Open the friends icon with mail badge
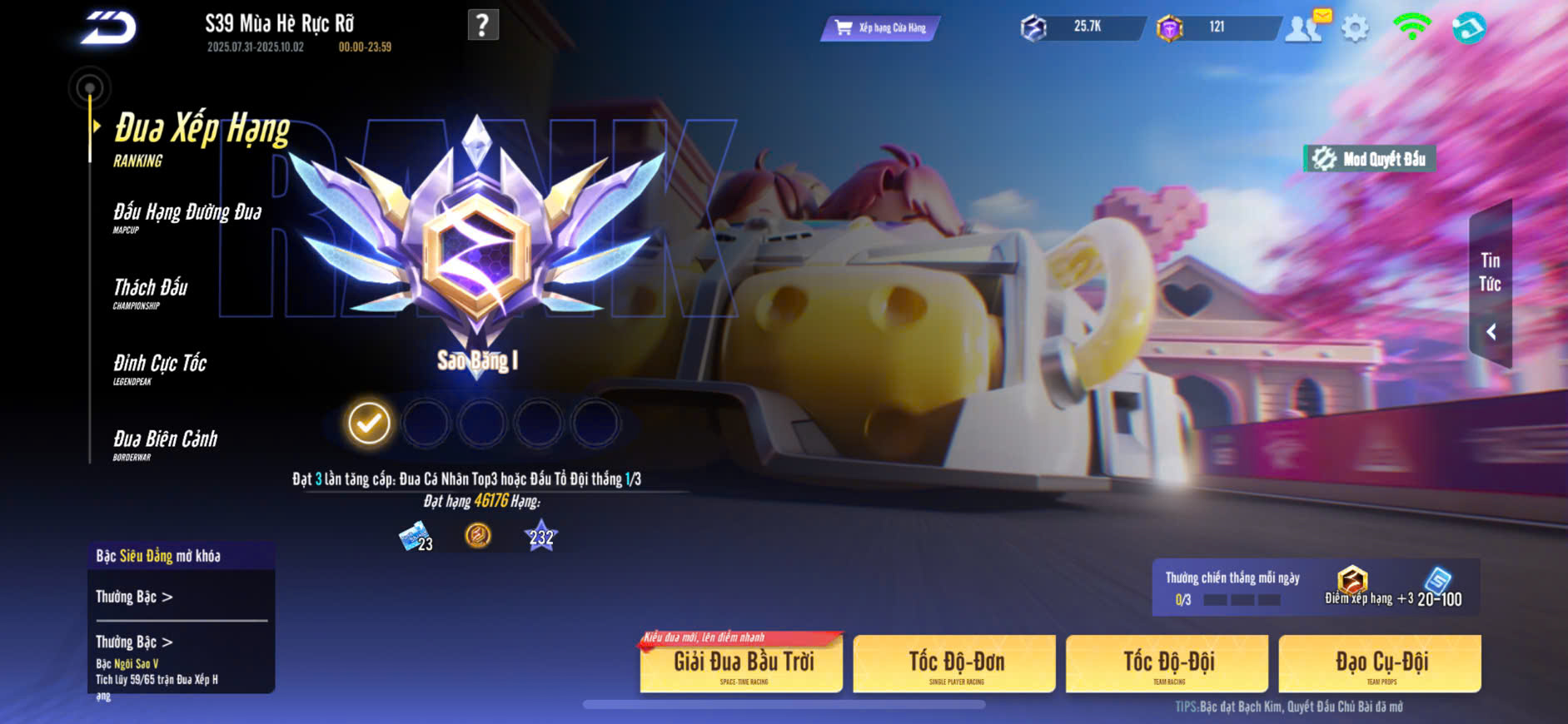Viewport: 1568px width, 724px height. point(1305,28)
